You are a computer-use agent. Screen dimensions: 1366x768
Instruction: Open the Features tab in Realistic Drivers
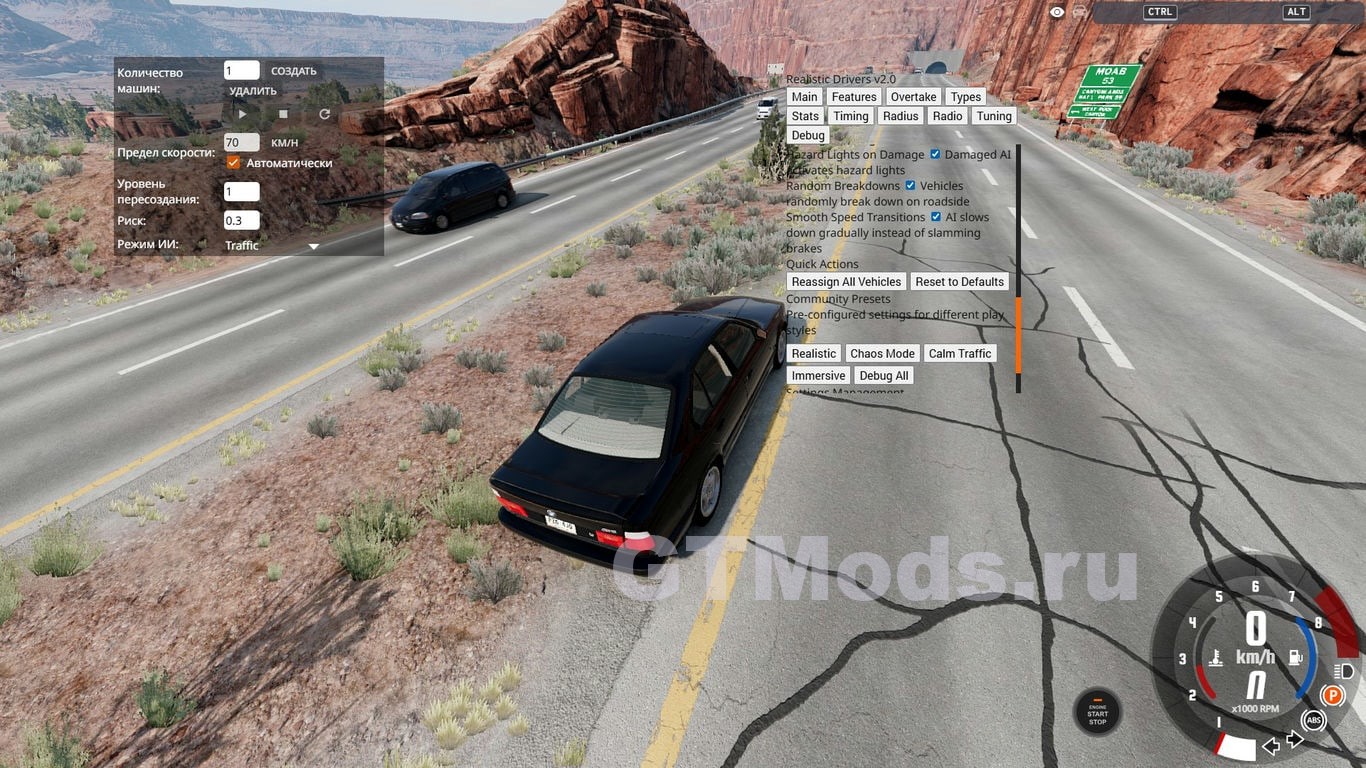854,97
